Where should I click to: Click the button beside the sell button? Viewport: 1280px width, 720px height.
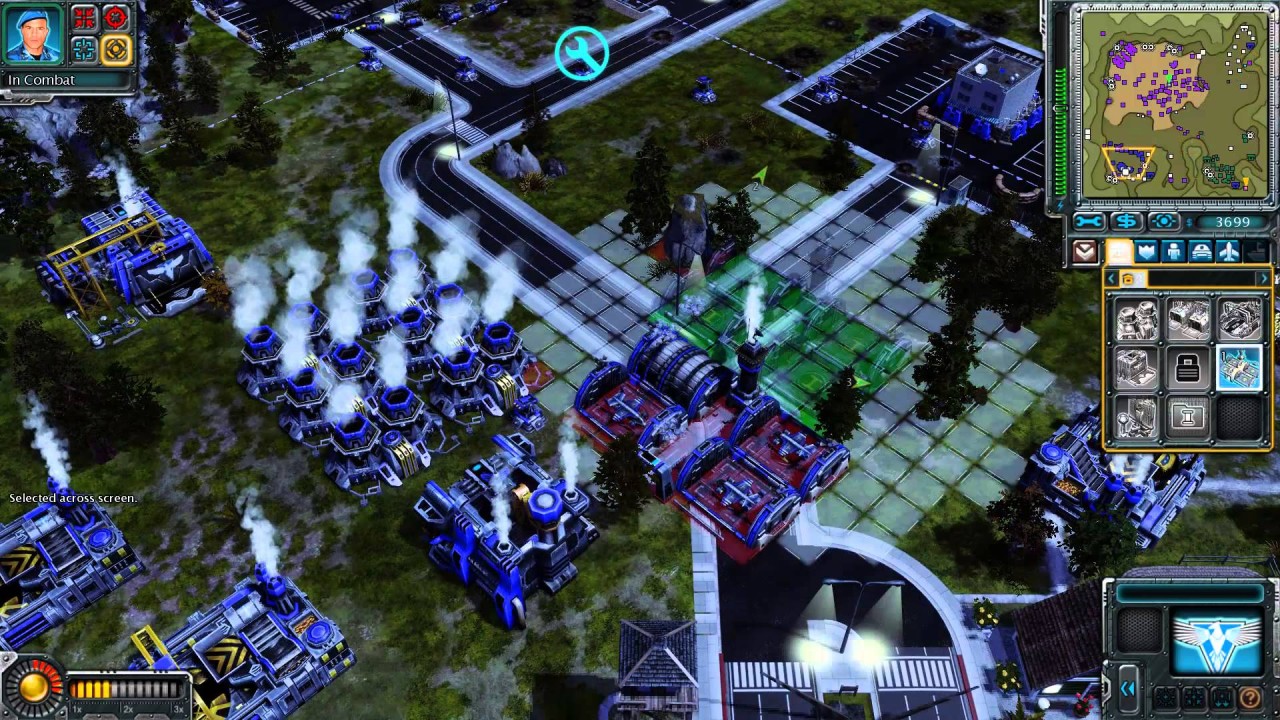tap(1164, 222)
